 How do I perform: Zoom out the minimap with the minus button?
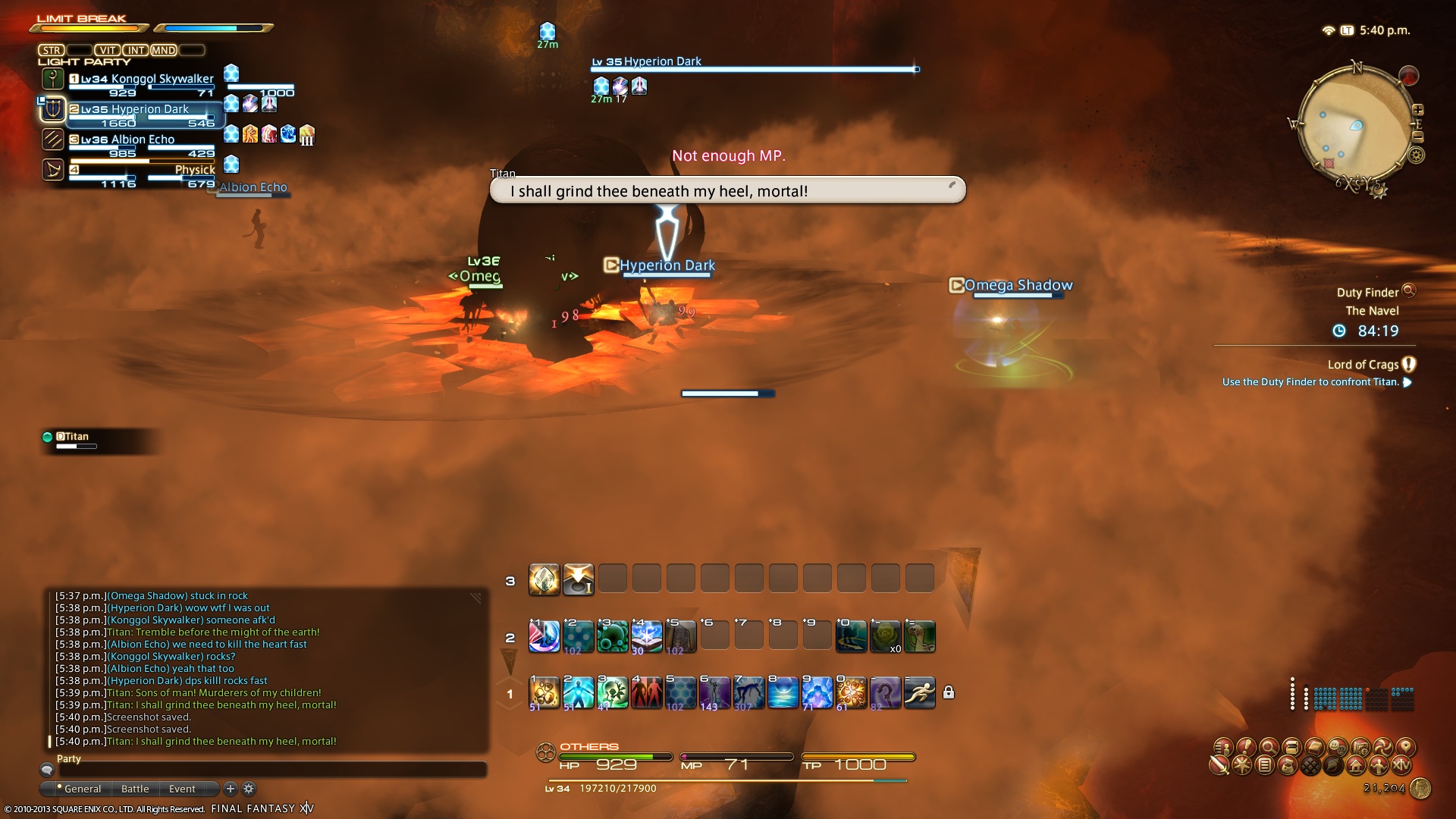tap(1418, 137)
